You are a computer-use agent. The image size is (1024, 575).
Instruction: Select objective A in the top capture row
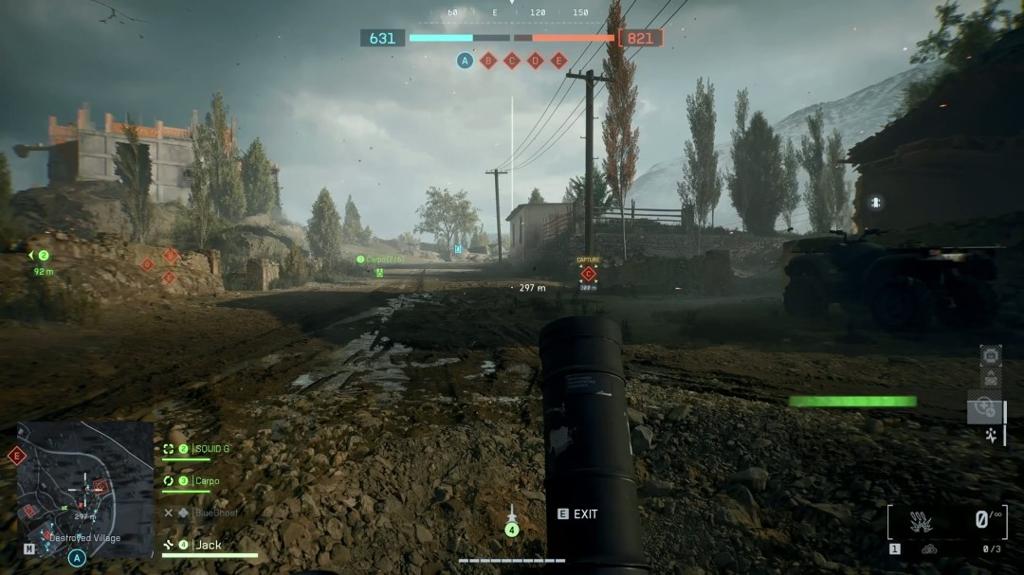pos(465,60)
